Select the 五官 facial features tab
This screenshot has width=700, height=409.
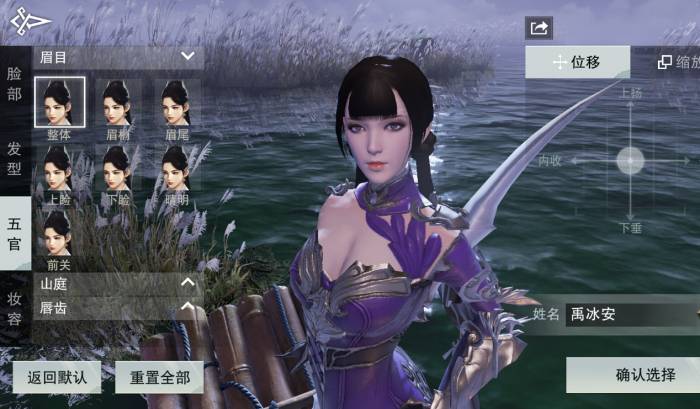(x=14, y=233)
